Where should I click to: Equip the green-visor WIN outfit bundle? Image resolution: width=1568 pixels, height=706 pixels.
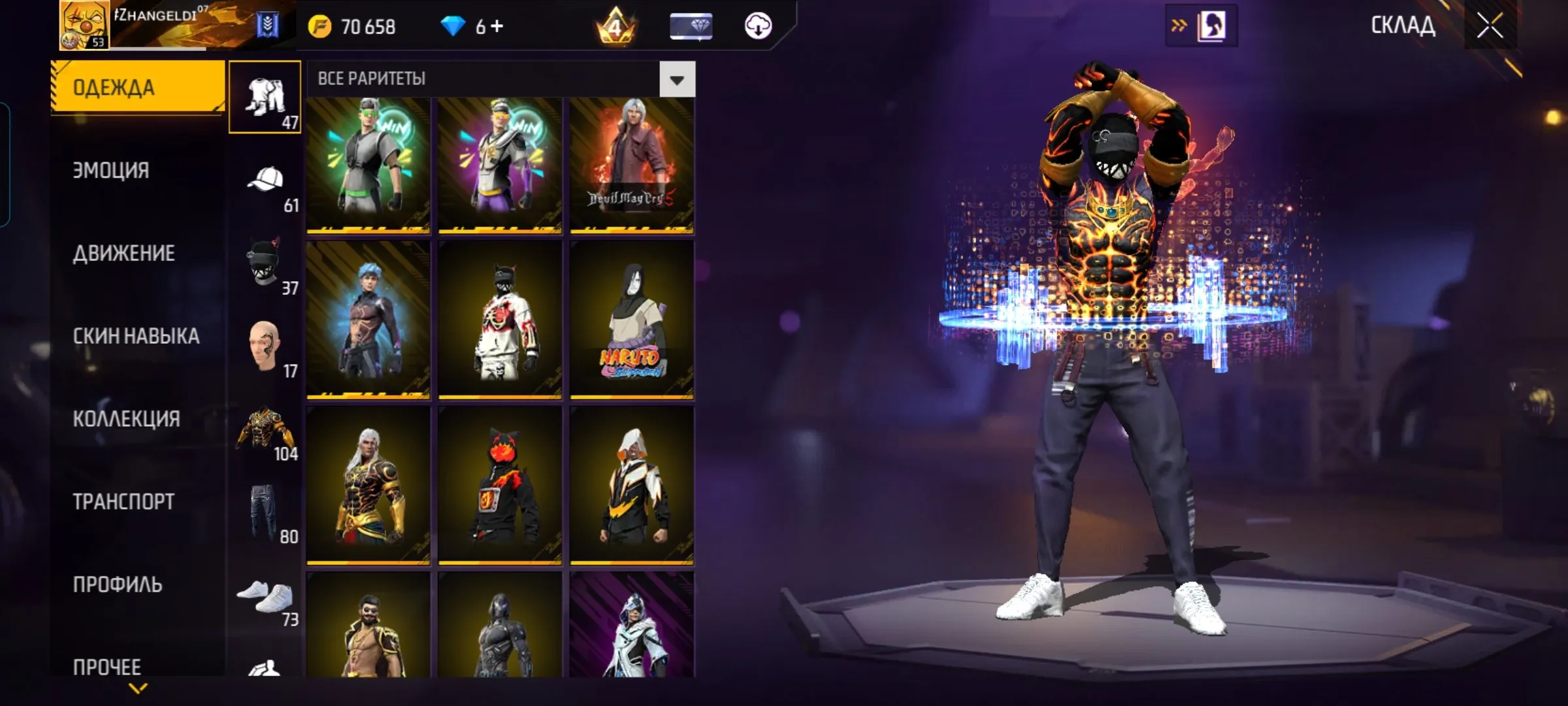[x=368, y=165]
